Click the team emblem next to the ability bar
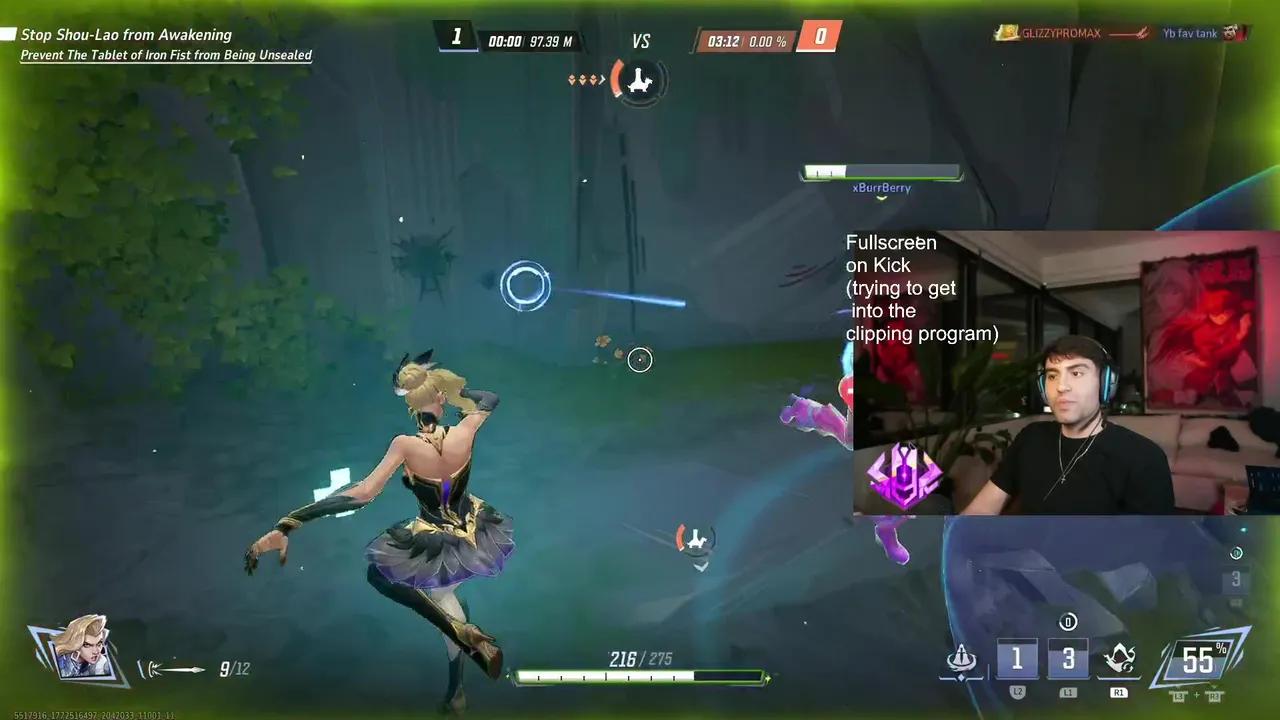The image size is (1280, 720). click(961, 658)
